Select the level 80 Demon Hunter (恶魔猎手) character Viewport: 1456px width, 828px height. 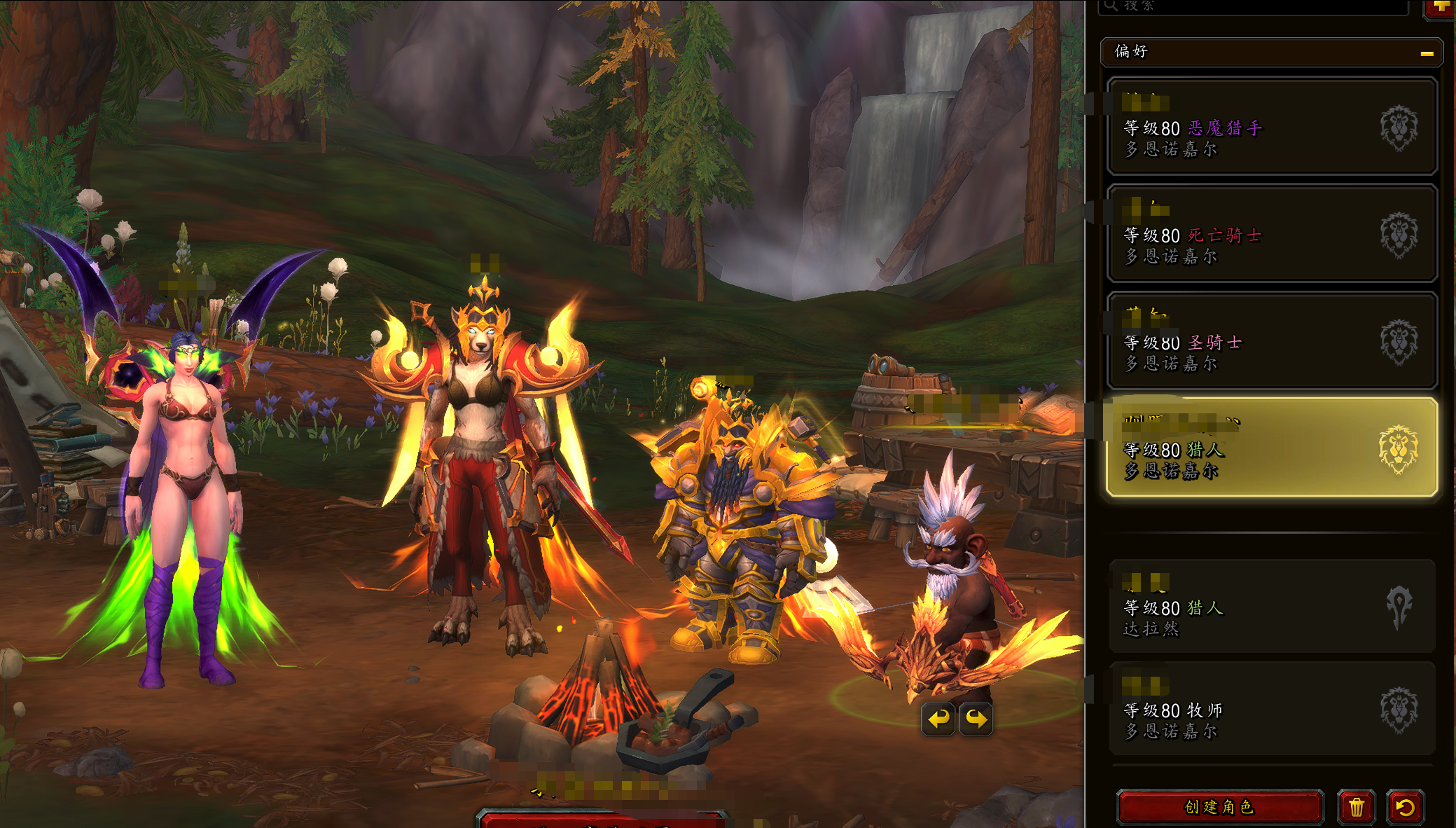1271,127
